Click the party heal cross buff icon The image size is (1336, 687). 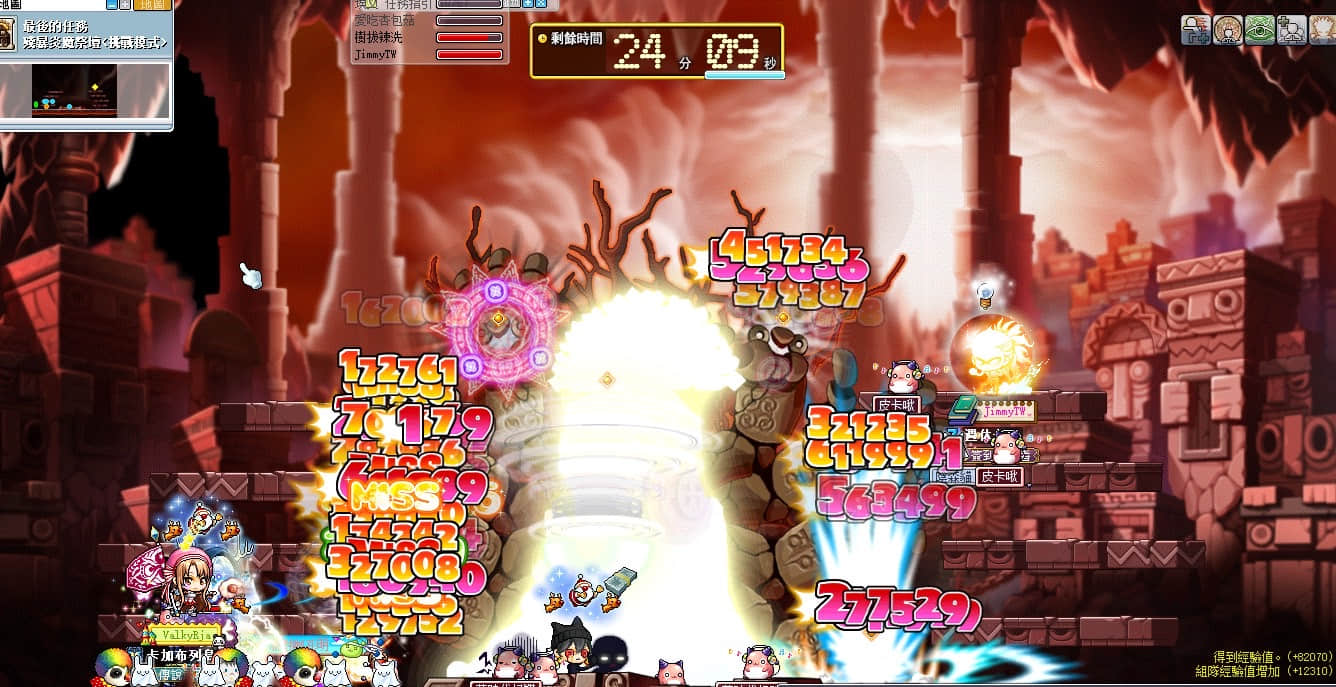tap(1290, 29)
